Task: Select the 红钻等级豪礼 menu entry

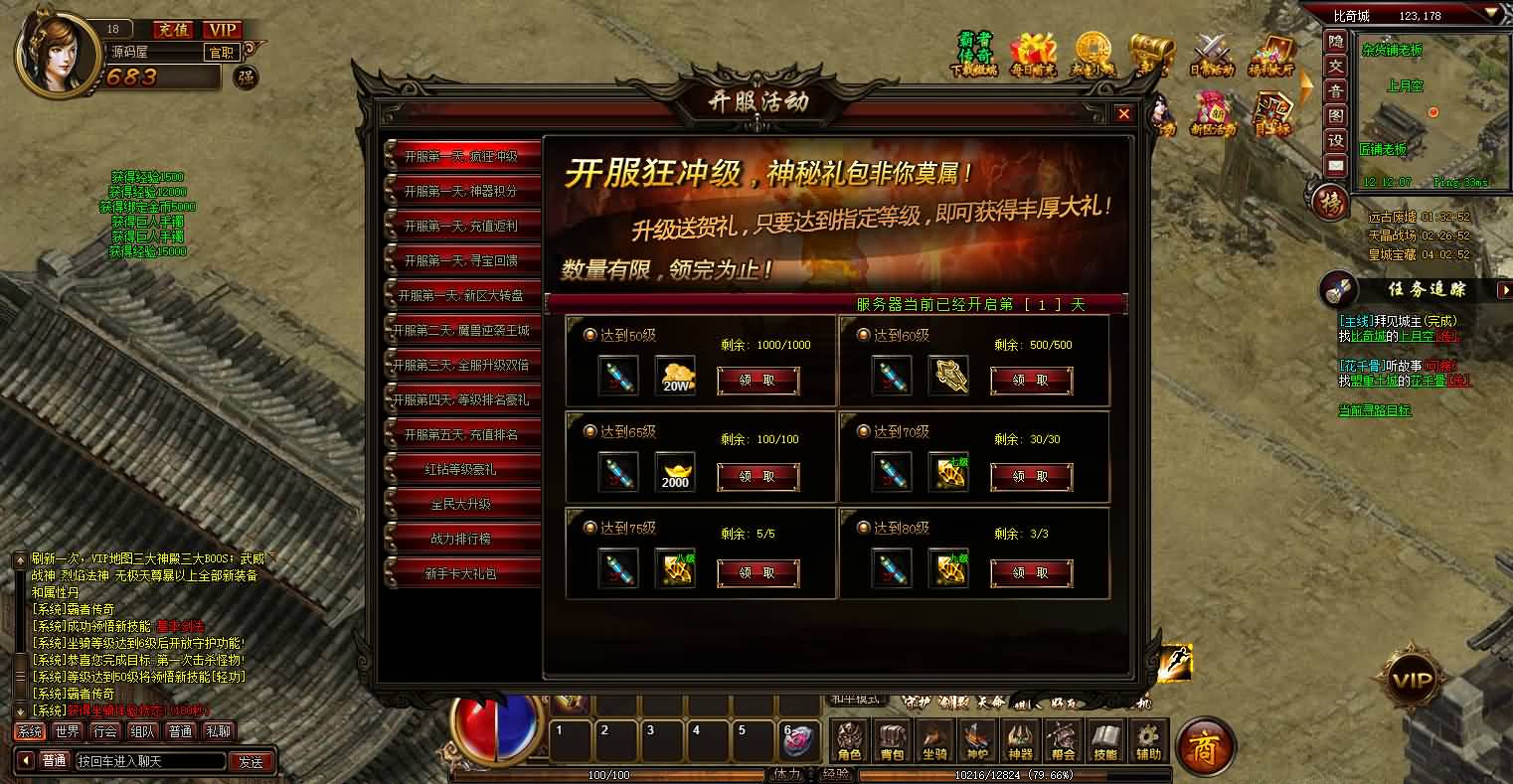Action: 461,468
